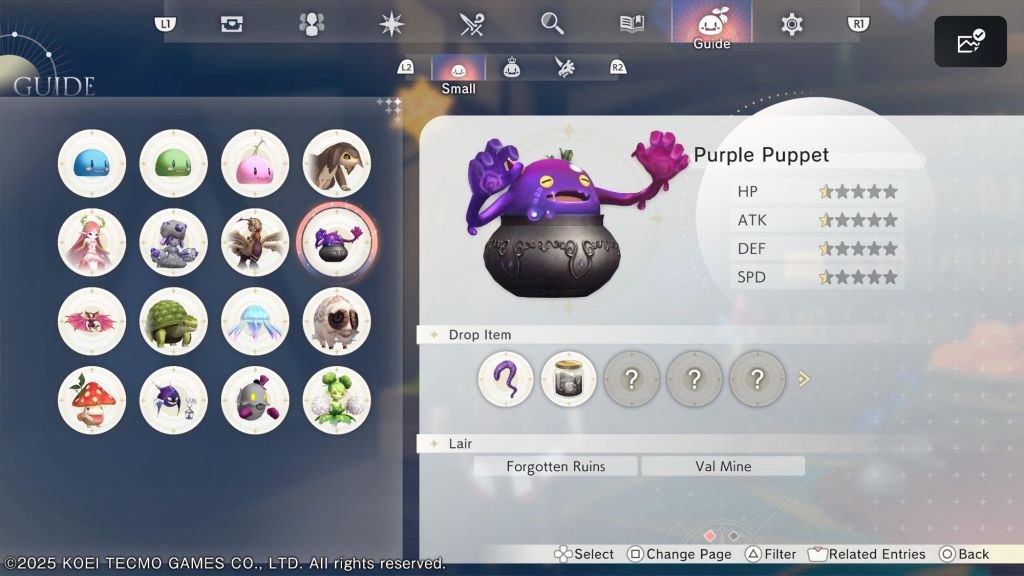Viewport: 1024px width, 576px height.
Task: Switch to the Small monsters tab
Action: coord(458,69)
